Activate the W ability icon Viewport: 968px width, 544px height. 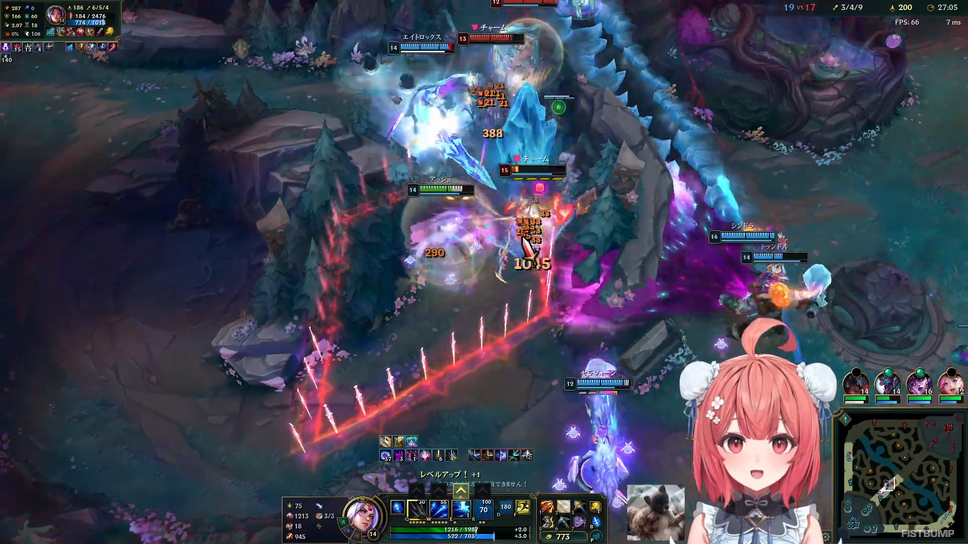[440, 509]
